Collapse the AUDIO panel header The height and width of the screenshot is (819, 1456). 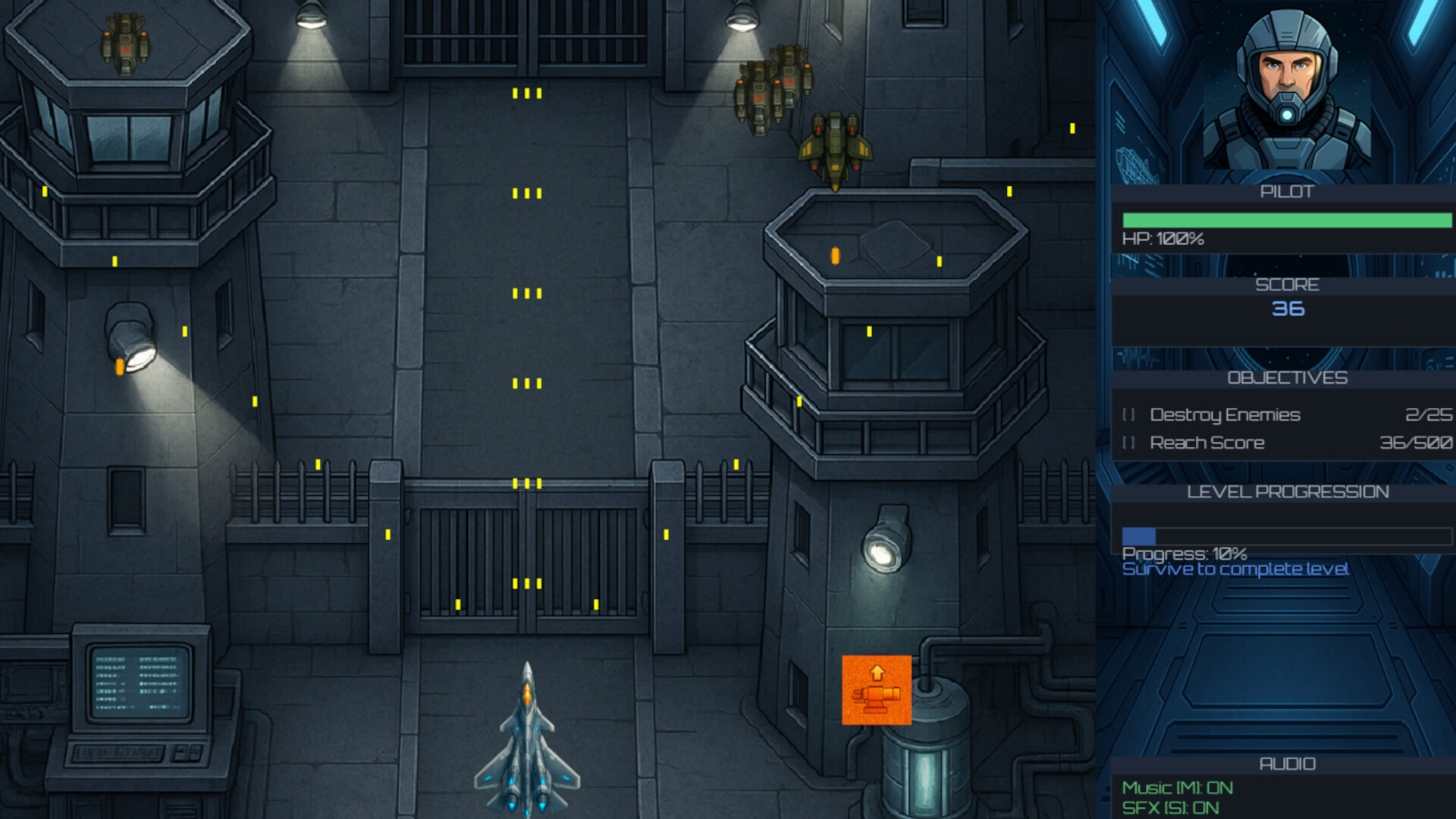point(1288,764)
